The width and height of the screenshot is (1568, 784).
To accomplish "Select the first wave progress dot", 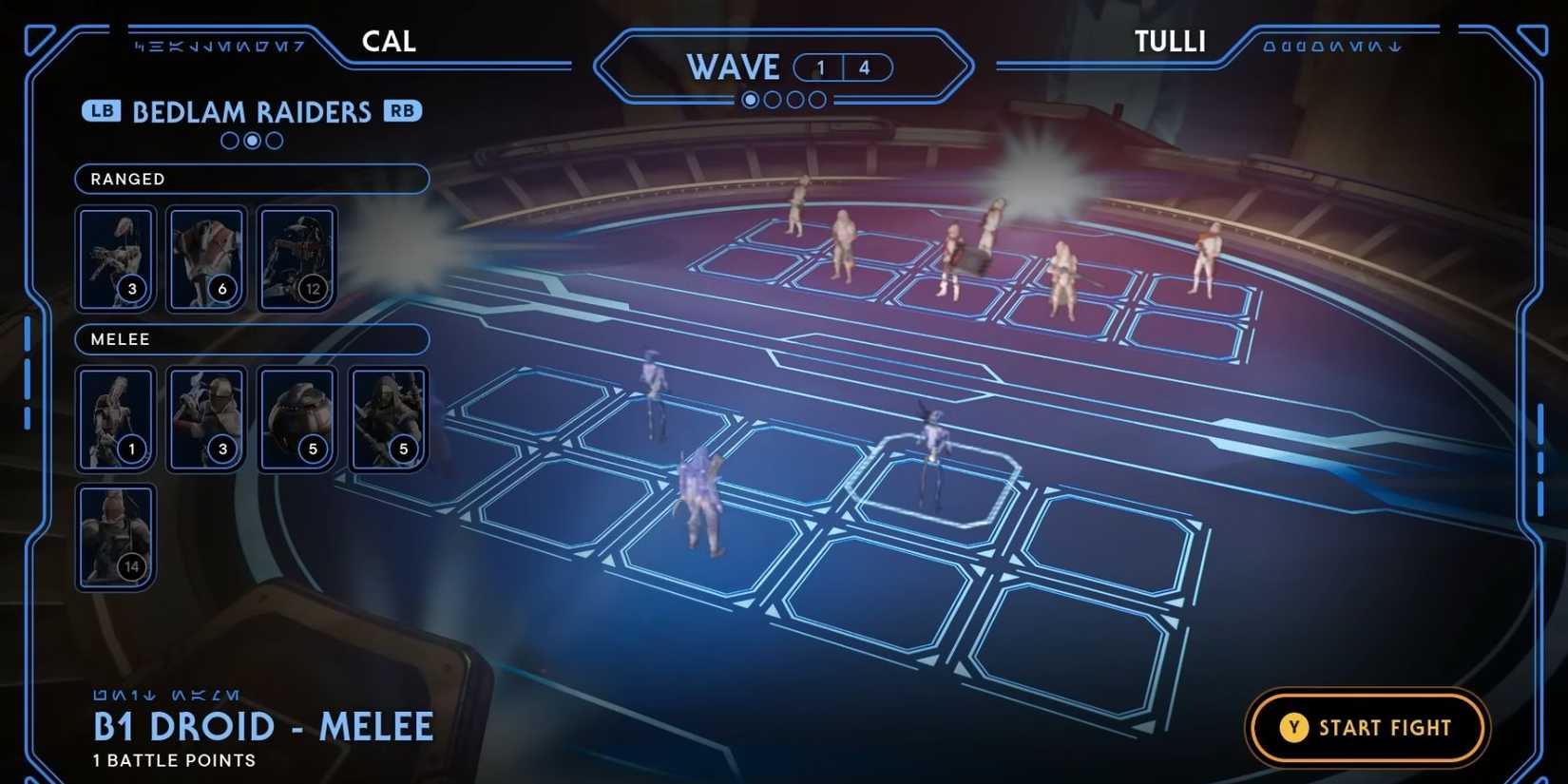I will (x=751, y=99).
